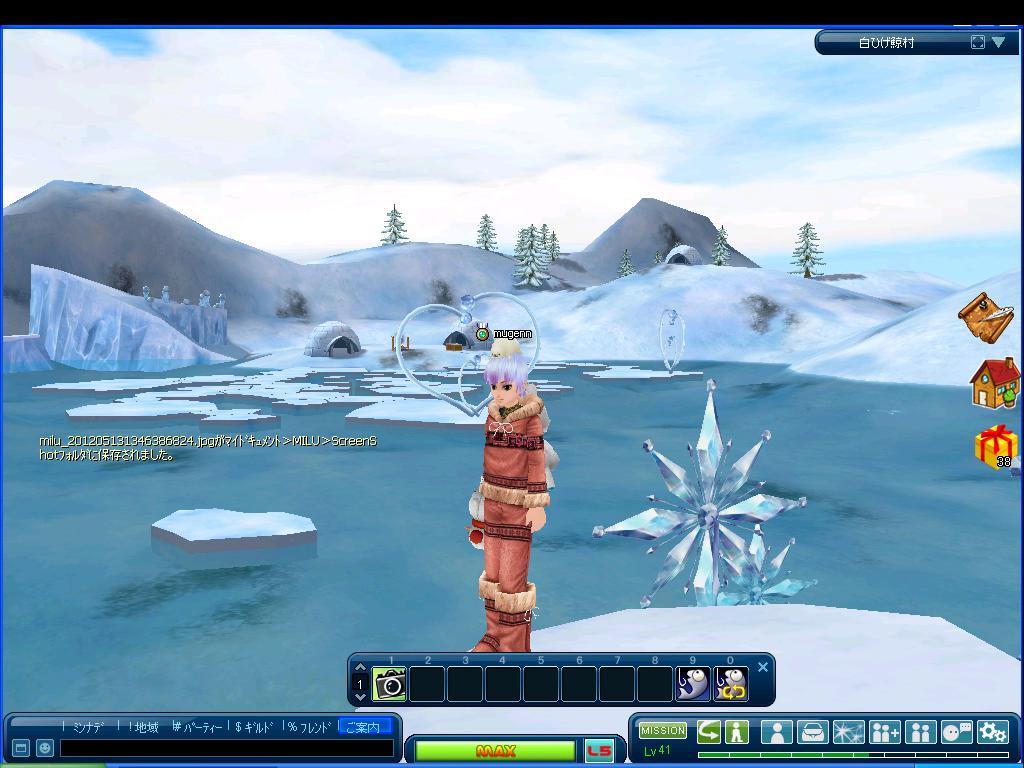The height and width of the screenshot is (768, 1024).
Task: Click the camera screenshot hotbar slot
Action: pyautogui.click(x=390, y=684)
